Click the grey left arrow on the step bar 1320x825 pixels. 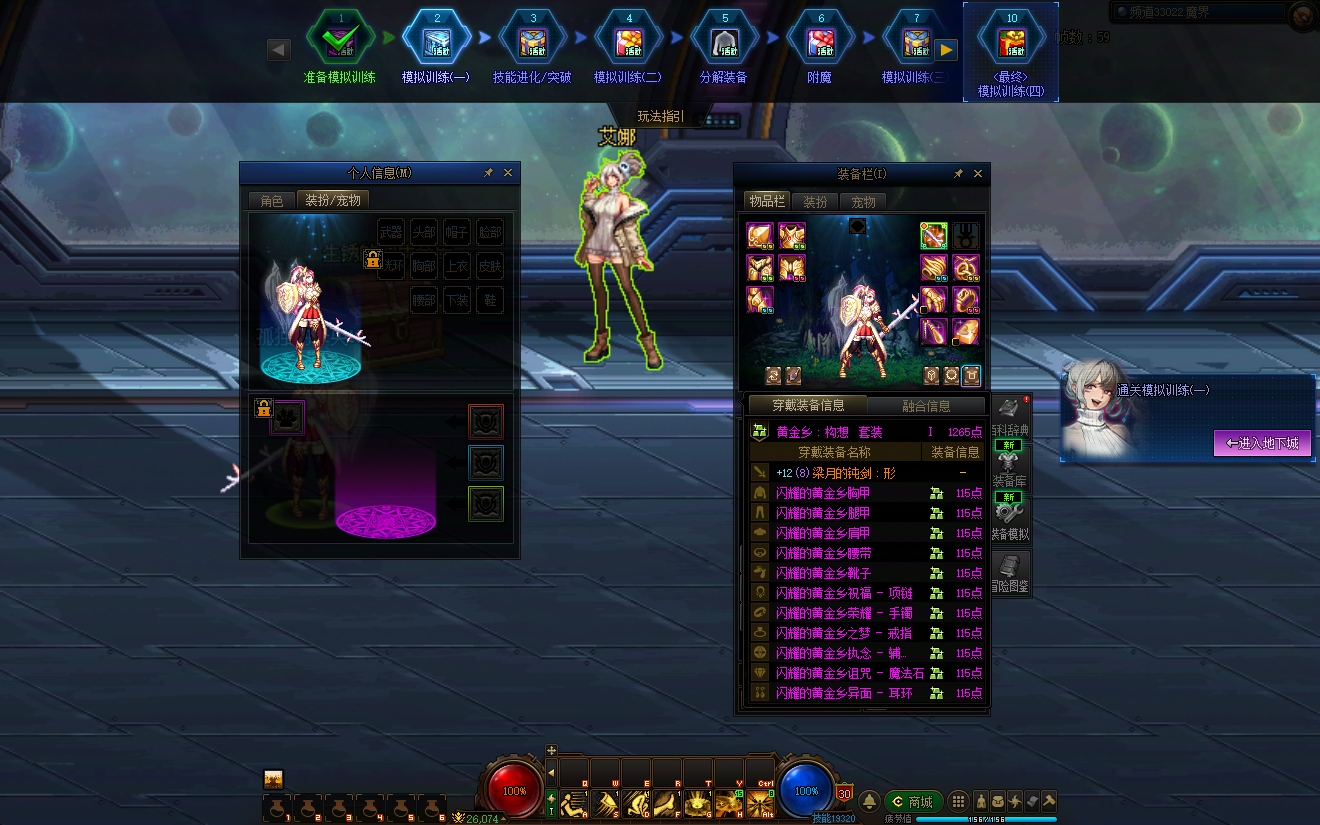(x=279, y=49)
